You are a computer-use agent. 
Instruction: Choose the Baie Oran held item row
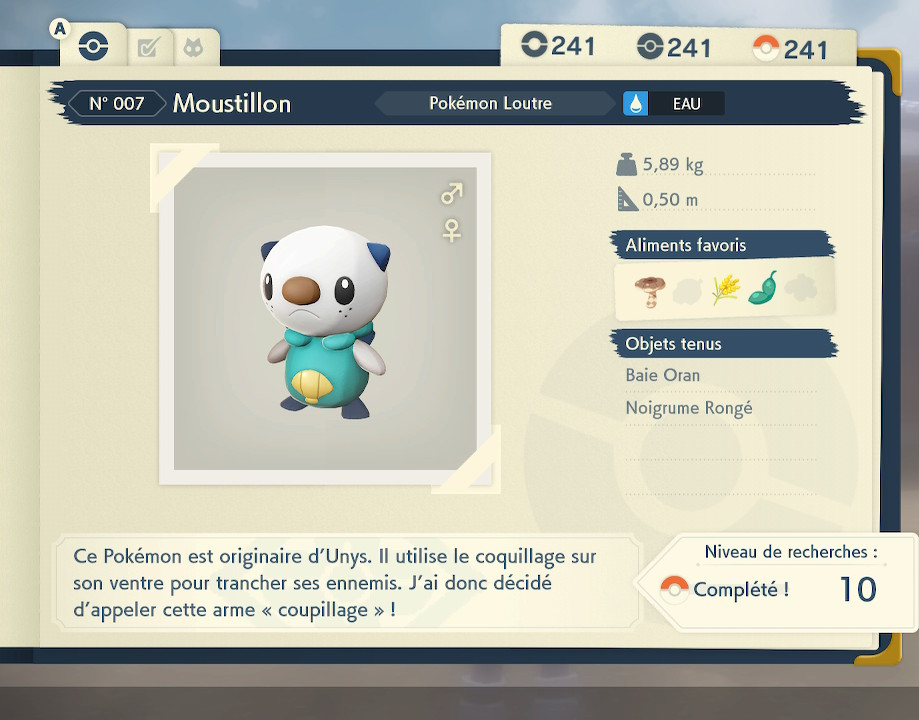click(x=663, y=376)
